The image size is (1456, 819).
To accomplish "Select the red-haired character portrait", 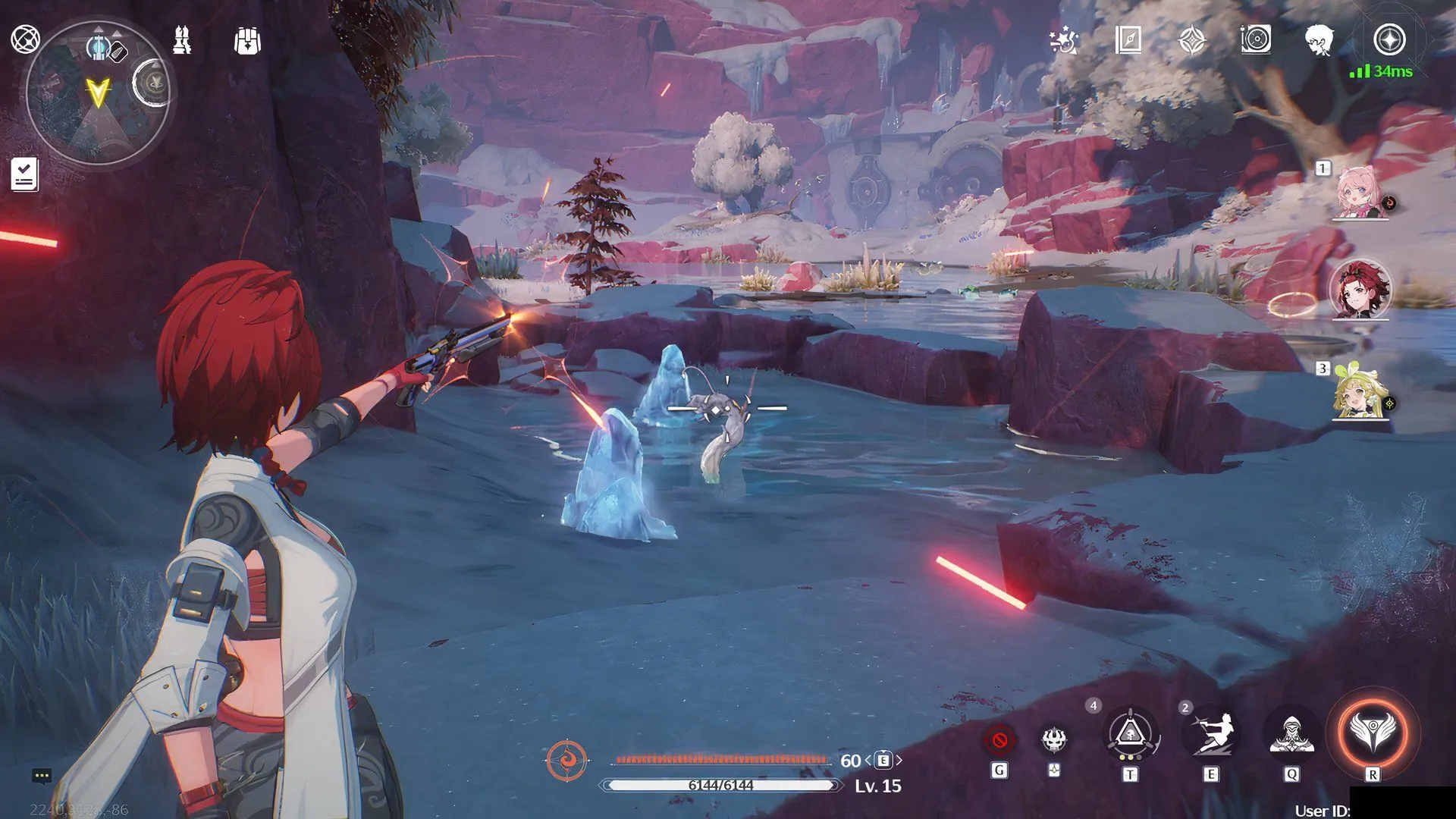I will pyautogui.click(x=1360, y=290).
